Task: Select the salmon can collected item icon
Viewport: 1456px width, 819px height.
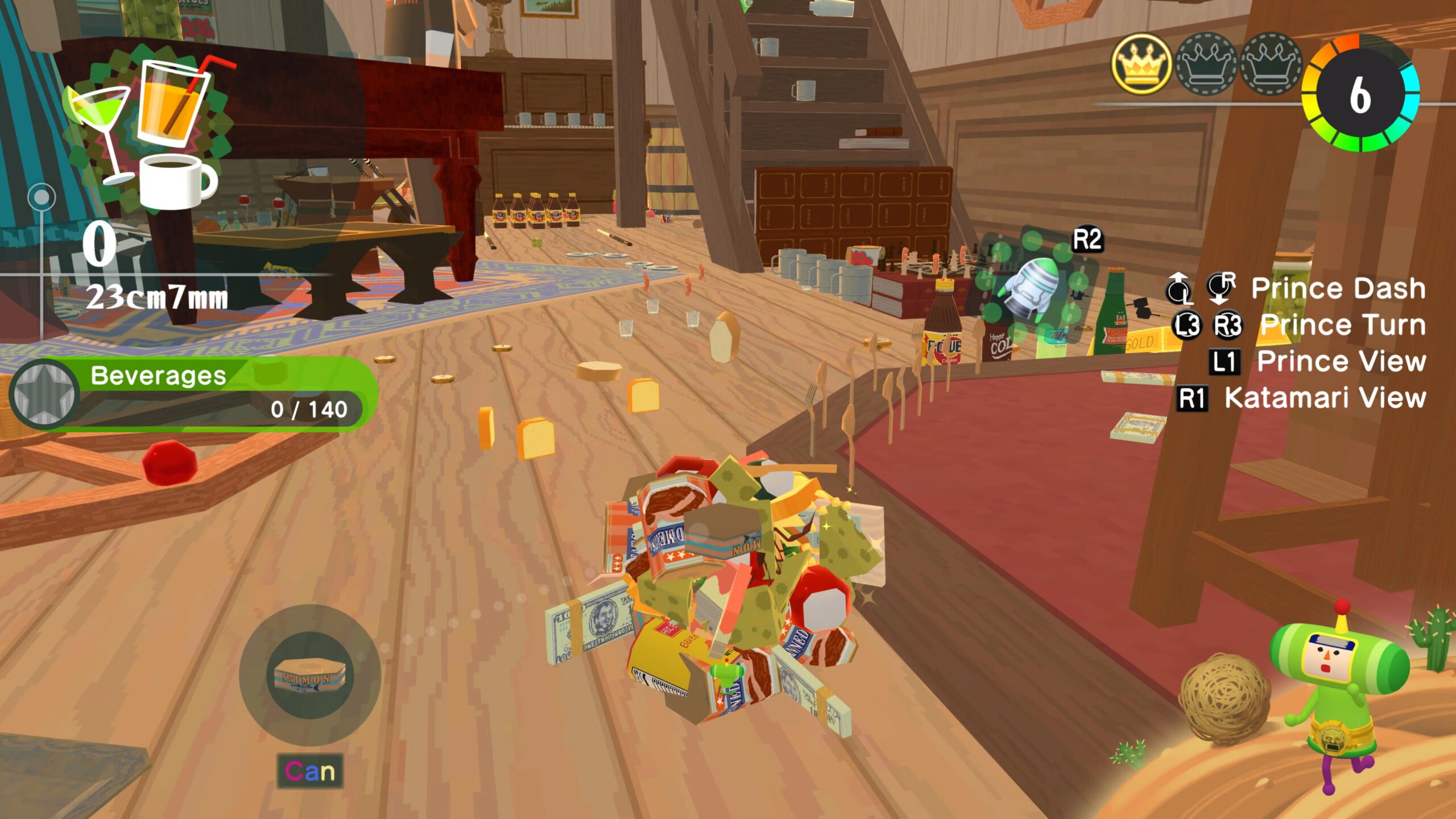Action: (310, 676)
